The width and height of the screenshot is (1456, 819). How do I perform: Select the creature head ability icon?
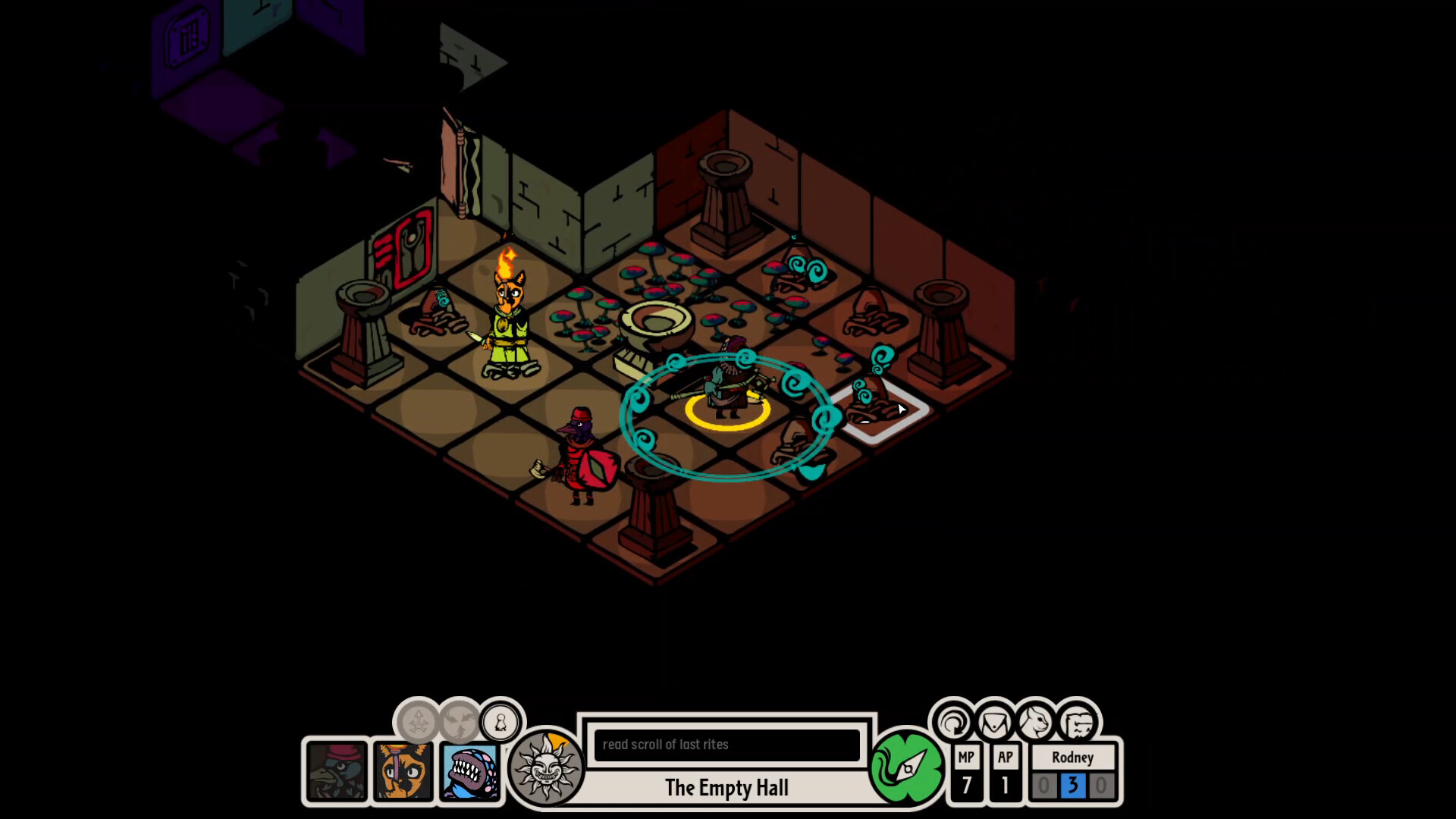pyautogui.click(x=1036, y=723)
